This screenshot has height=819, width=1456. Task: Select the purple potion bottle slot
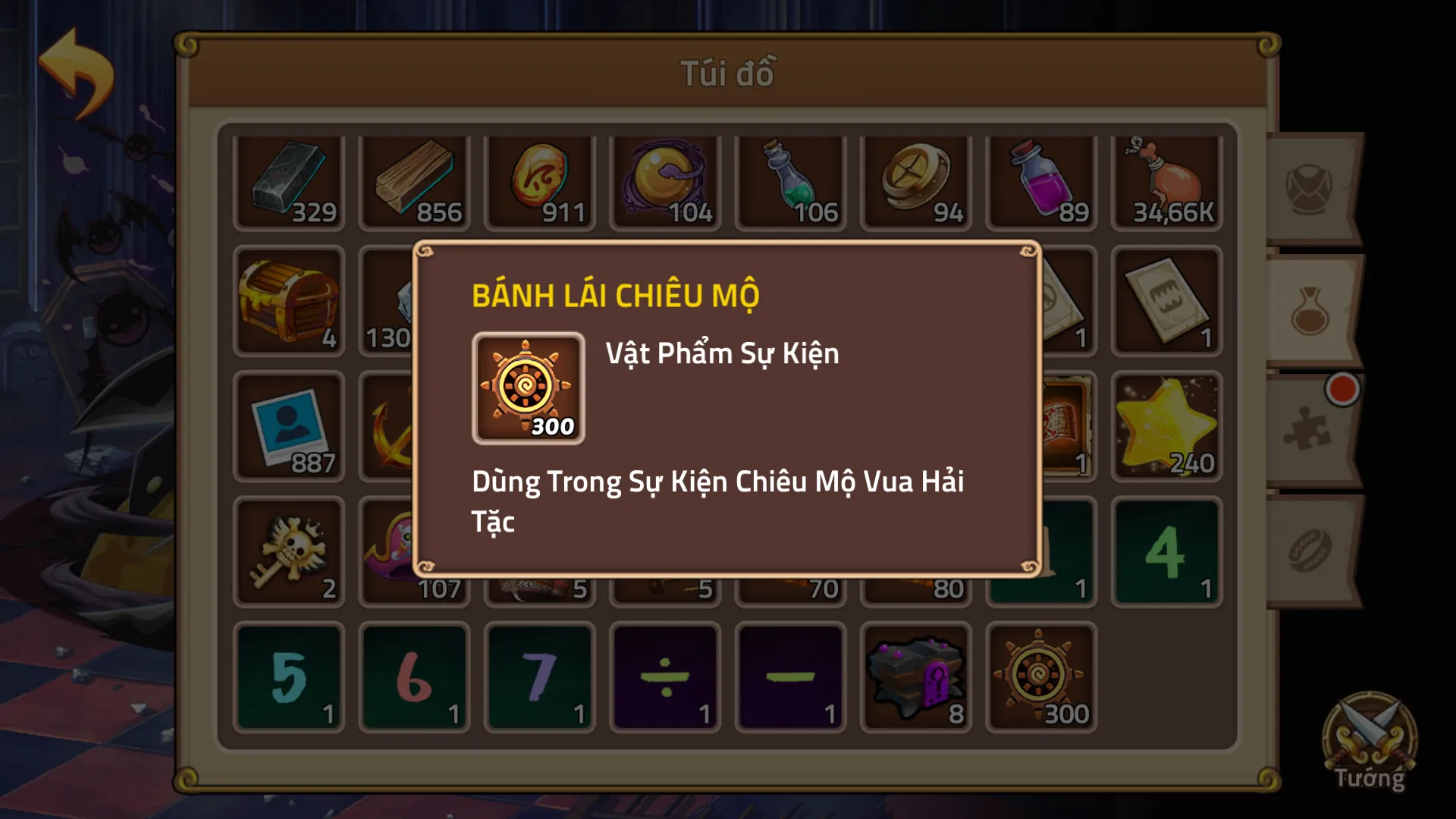[1041, 182]
